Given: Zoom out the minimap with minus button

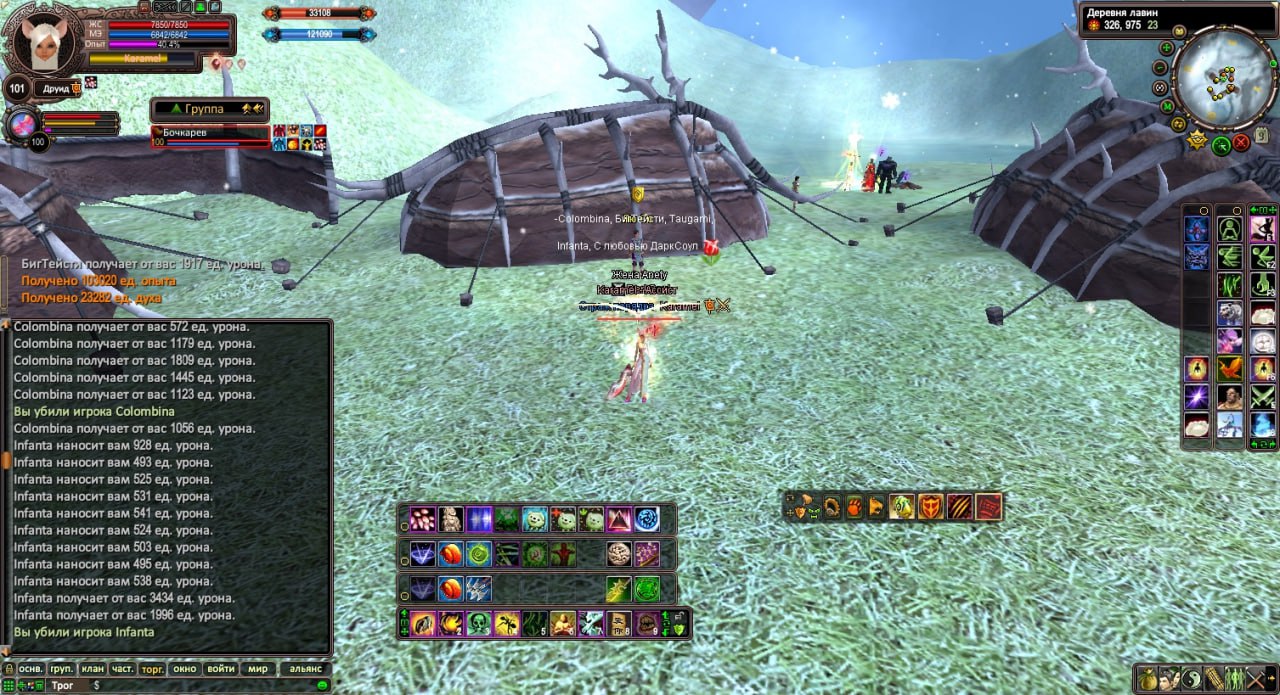Looking at the screenshot, I should (1160, 68).
